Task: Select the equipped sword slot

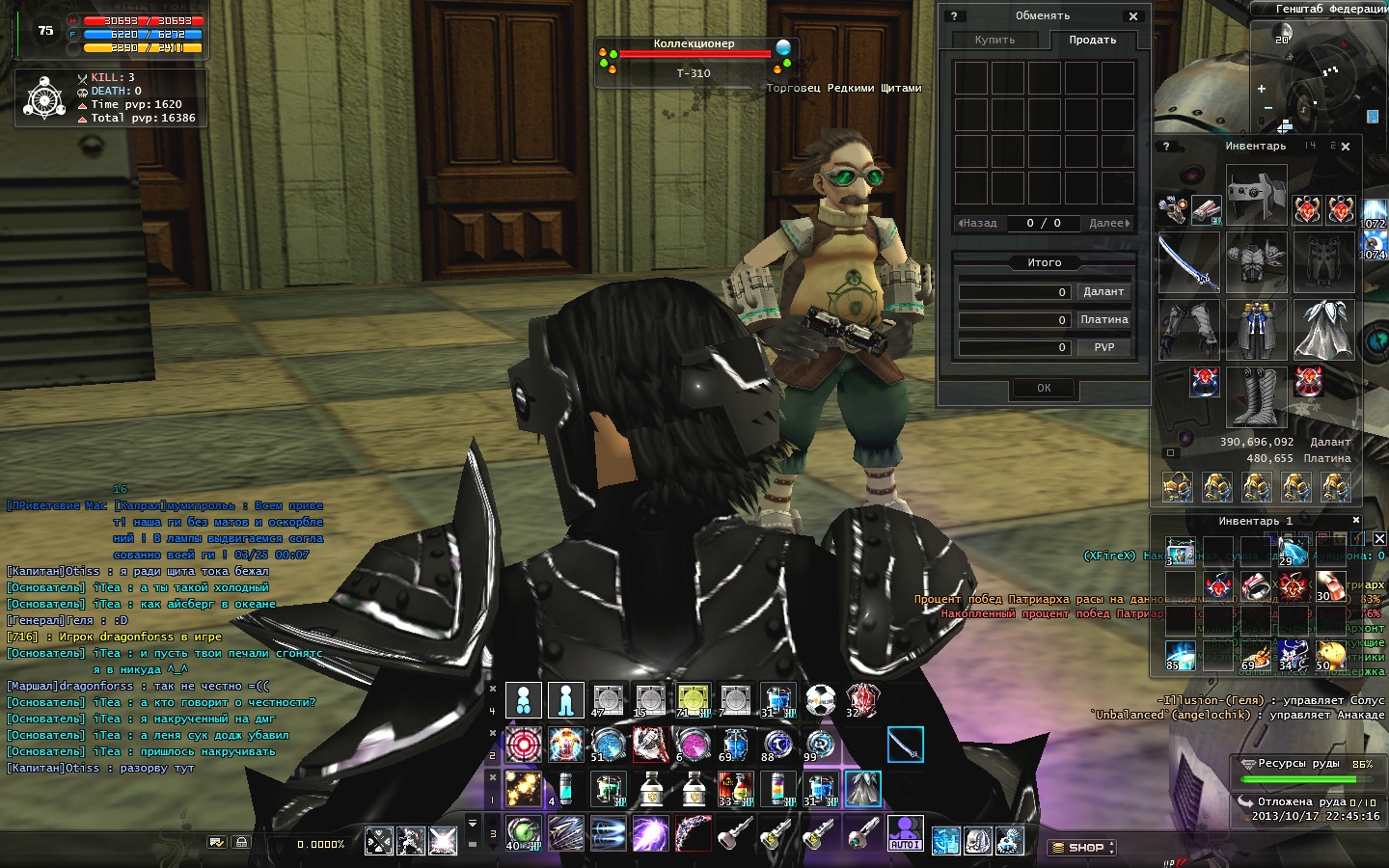Action: click(x=1188, y=261)
